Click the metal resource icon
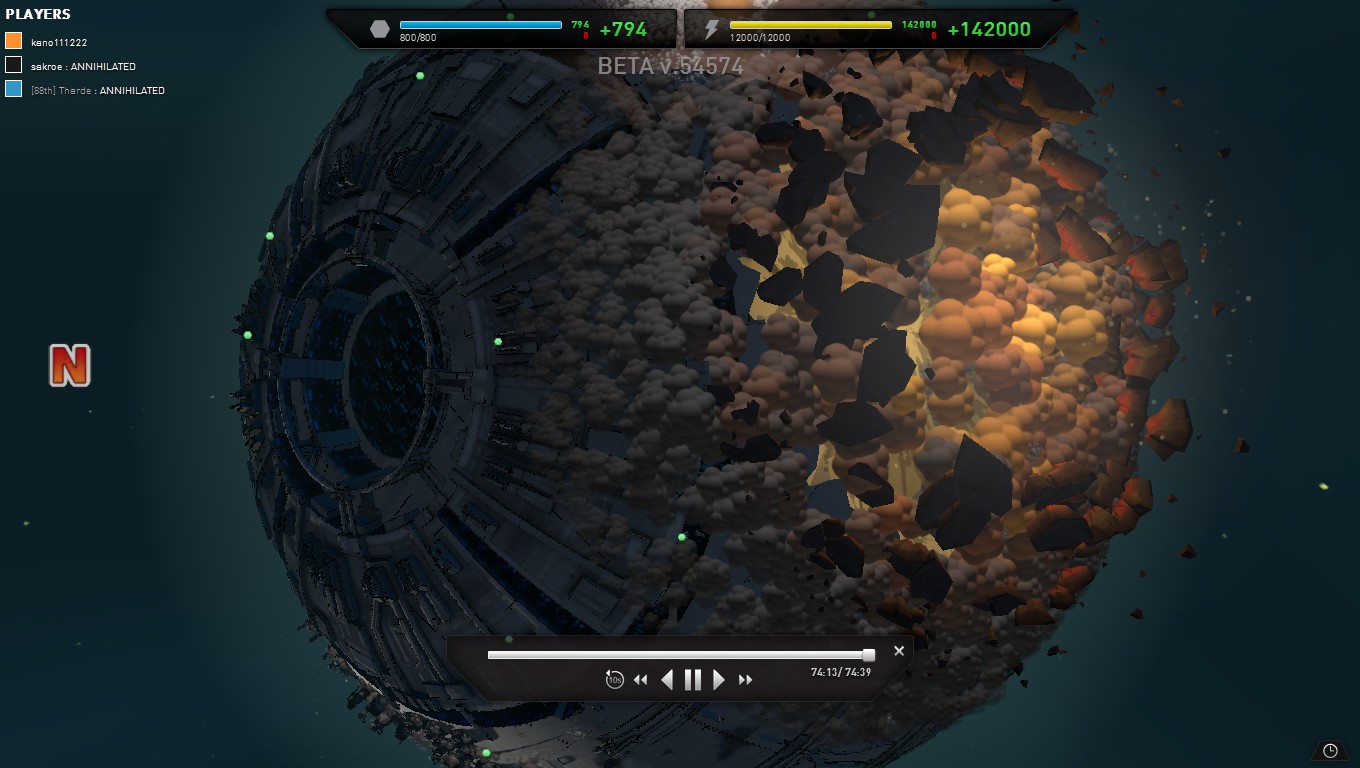1360x768 pixels. click(380, 29)
